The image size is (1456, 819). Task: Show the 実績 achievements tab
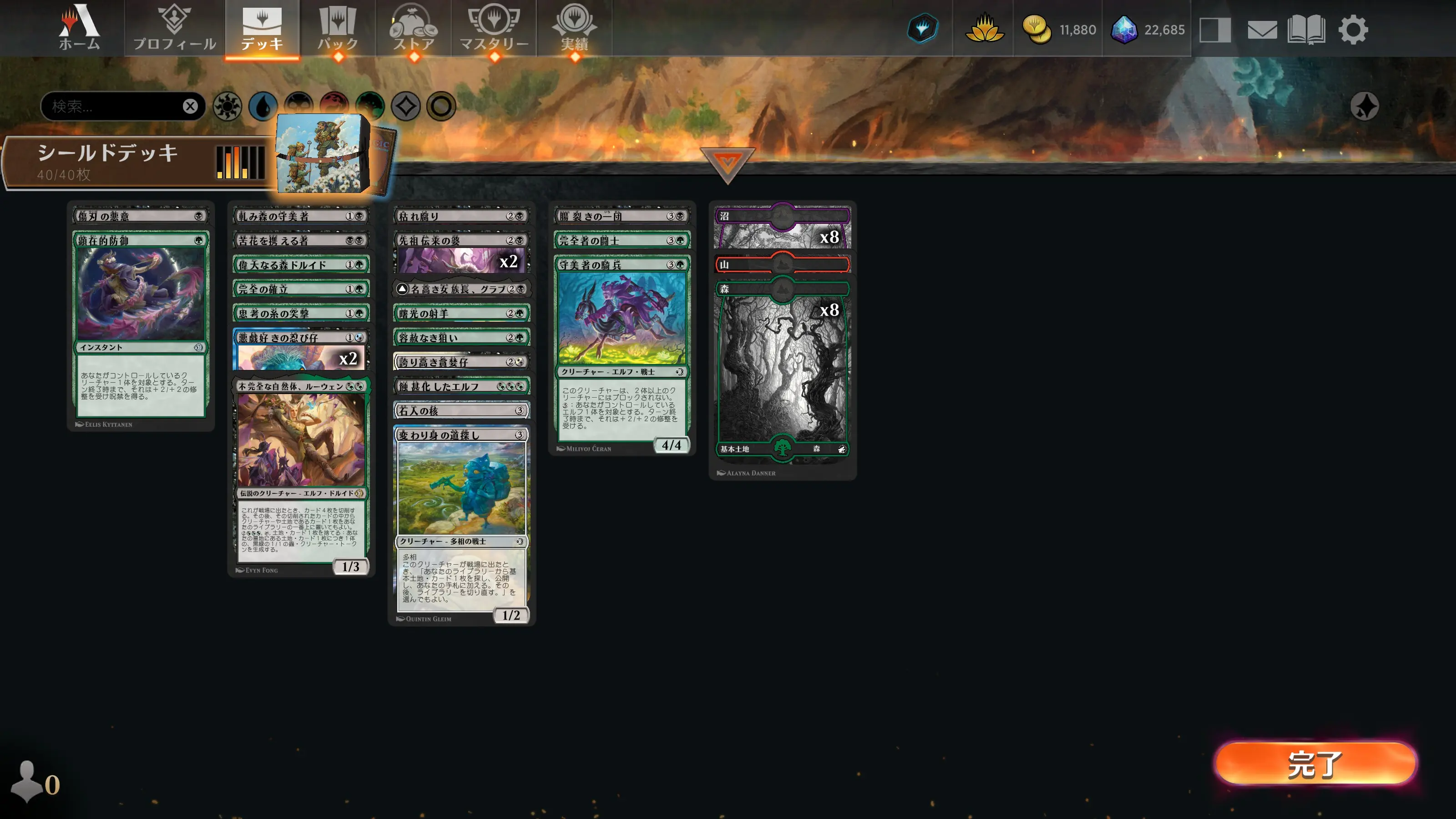[574, 28]
